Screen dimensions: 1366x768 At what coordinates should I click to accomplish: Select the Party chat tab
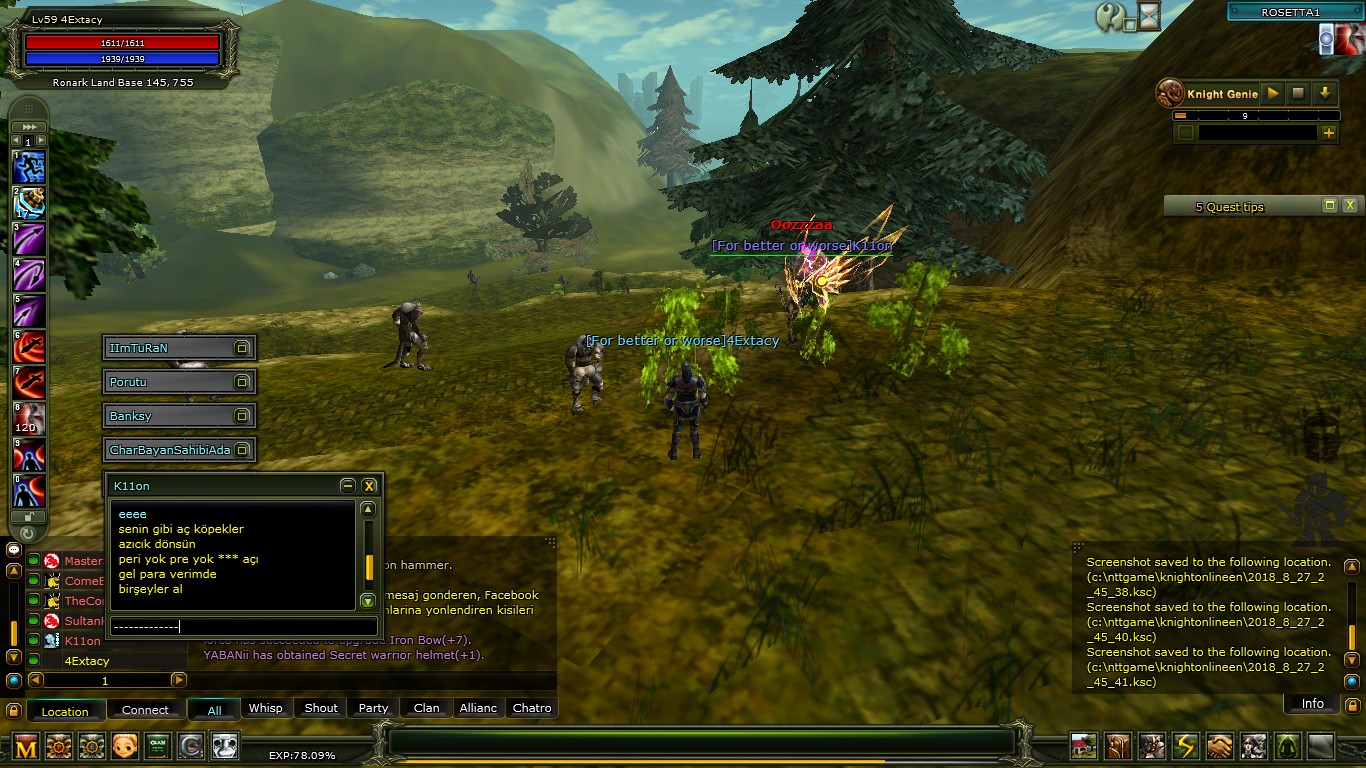pyautogui.click(x=373, y=708)
